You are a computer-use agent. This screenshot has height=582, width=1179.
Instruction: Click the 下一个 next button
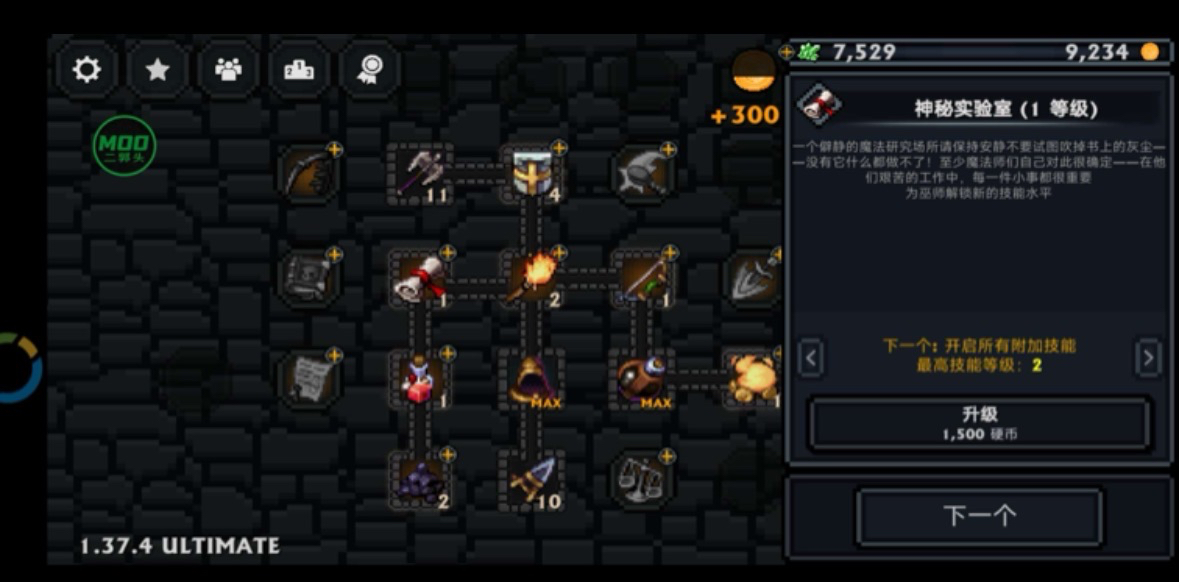(x=979, y=516)
